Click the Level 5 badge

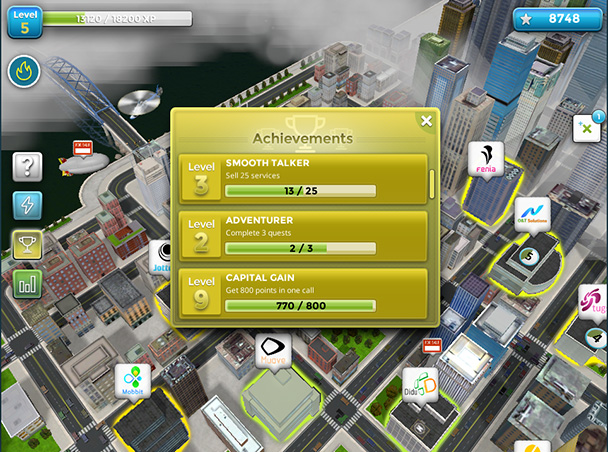click(x=24, y=20)
